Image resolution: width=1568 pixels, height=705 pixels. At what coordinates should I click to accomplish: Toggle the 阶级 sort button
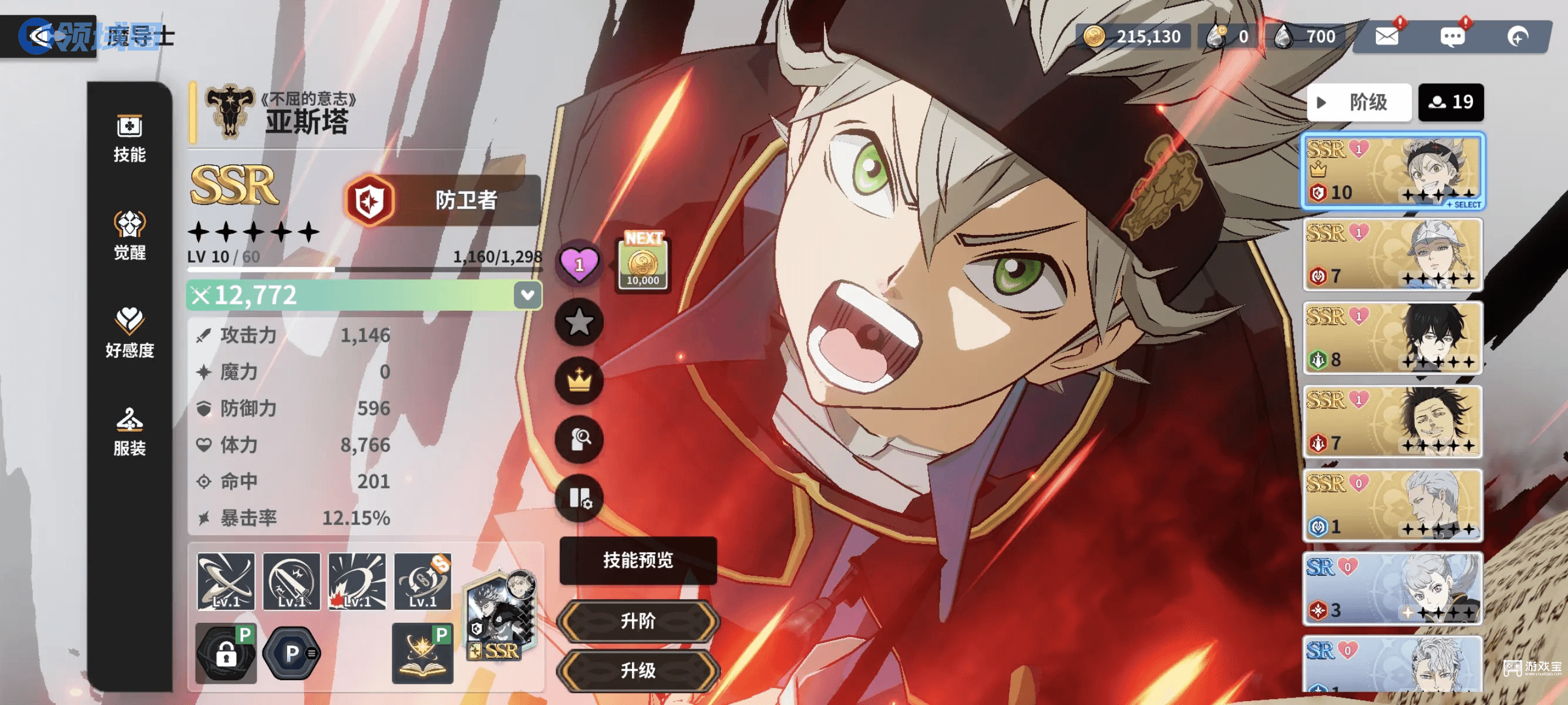tap(1358, 102)
